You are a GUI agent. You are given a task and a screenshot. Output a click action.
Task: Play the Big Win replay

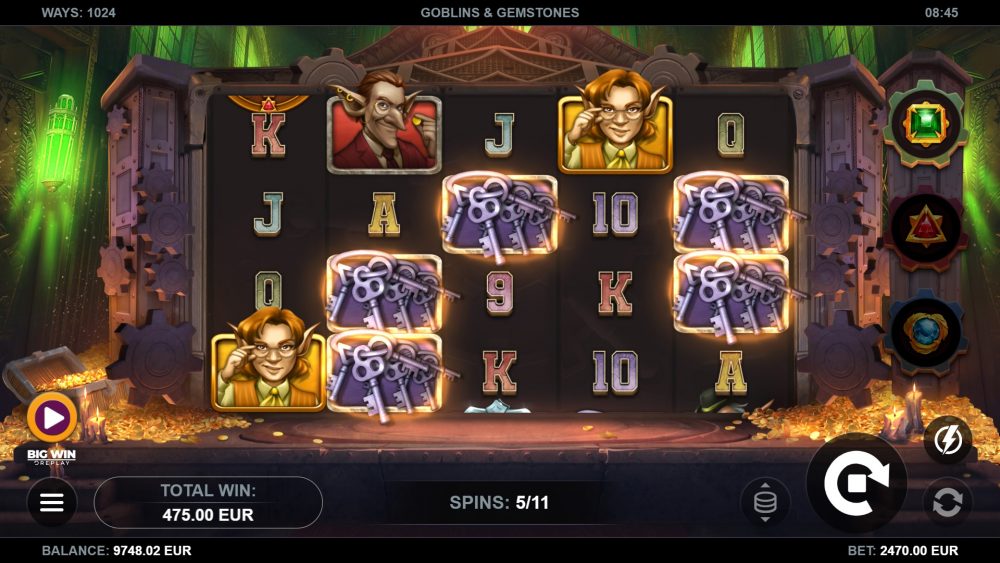point(52,418)
